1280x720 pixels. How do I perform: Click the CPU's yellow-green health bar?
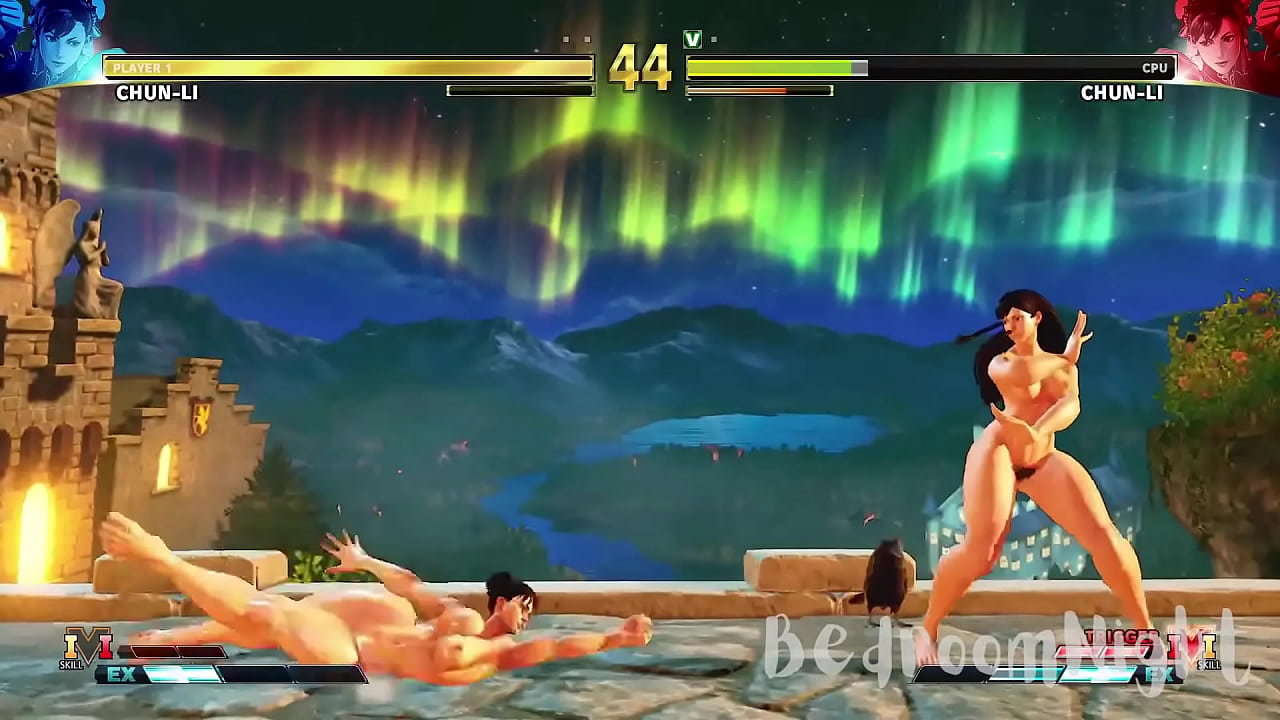tap(770, 68)
